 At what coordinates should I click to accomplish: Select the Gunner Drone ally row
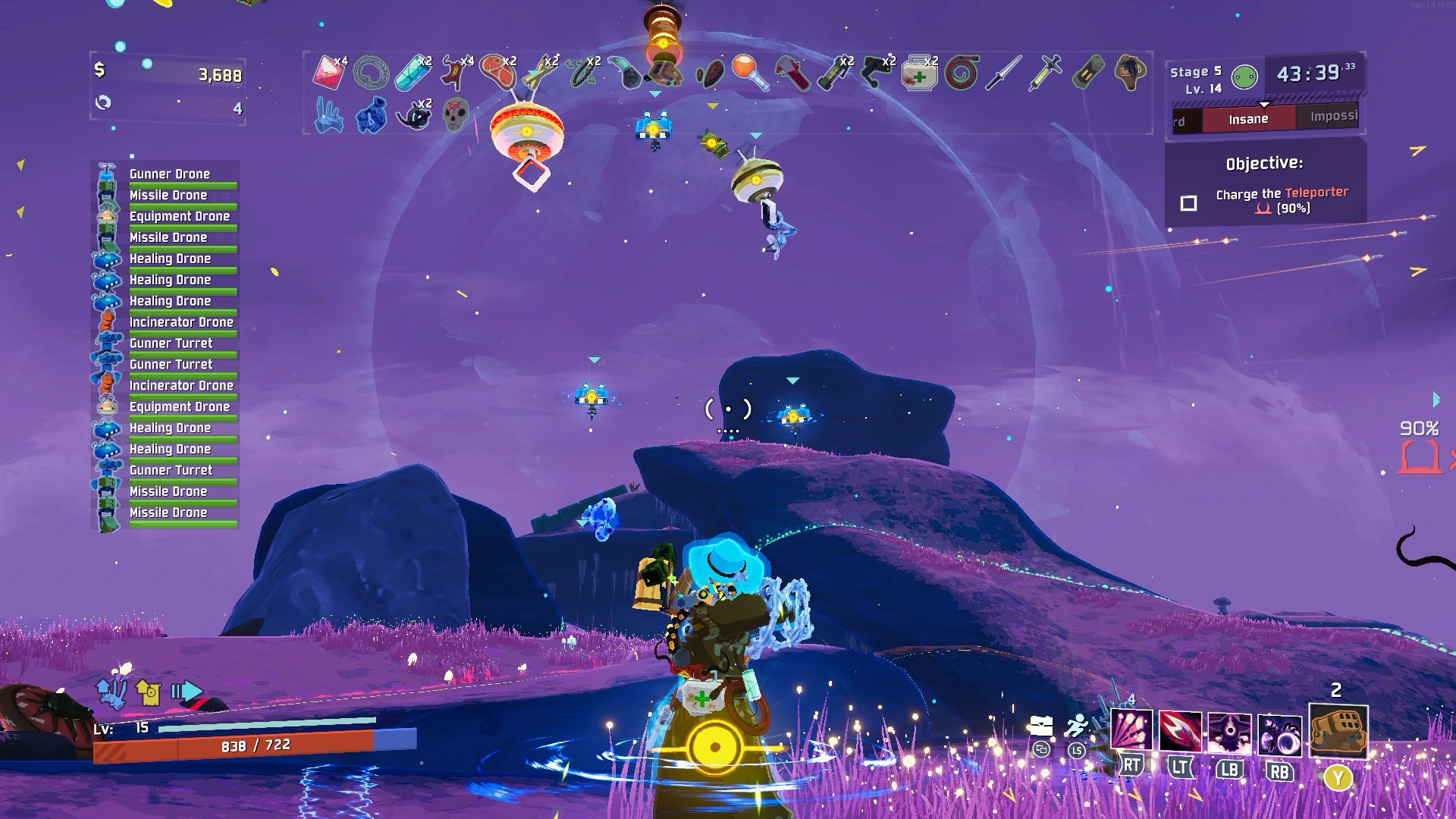(169, 174)
